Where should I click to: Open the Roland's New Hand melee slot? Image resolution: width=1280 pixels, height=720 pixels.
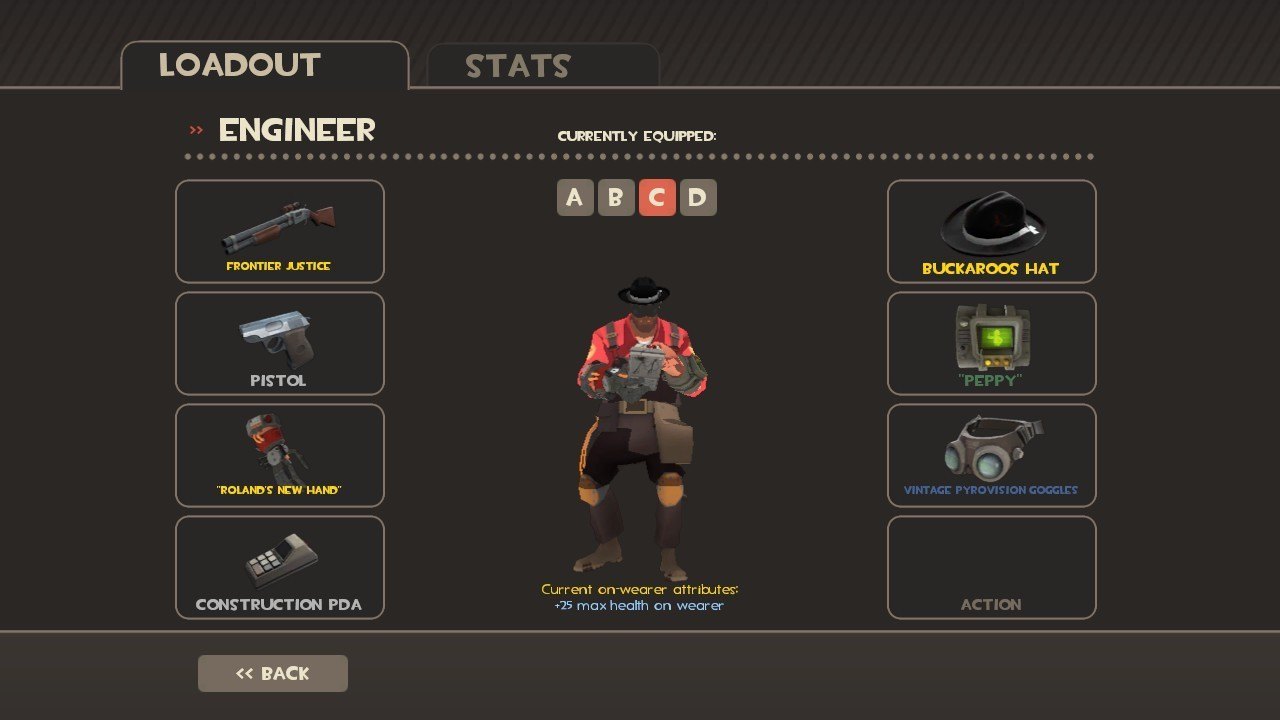click(280, 456)
